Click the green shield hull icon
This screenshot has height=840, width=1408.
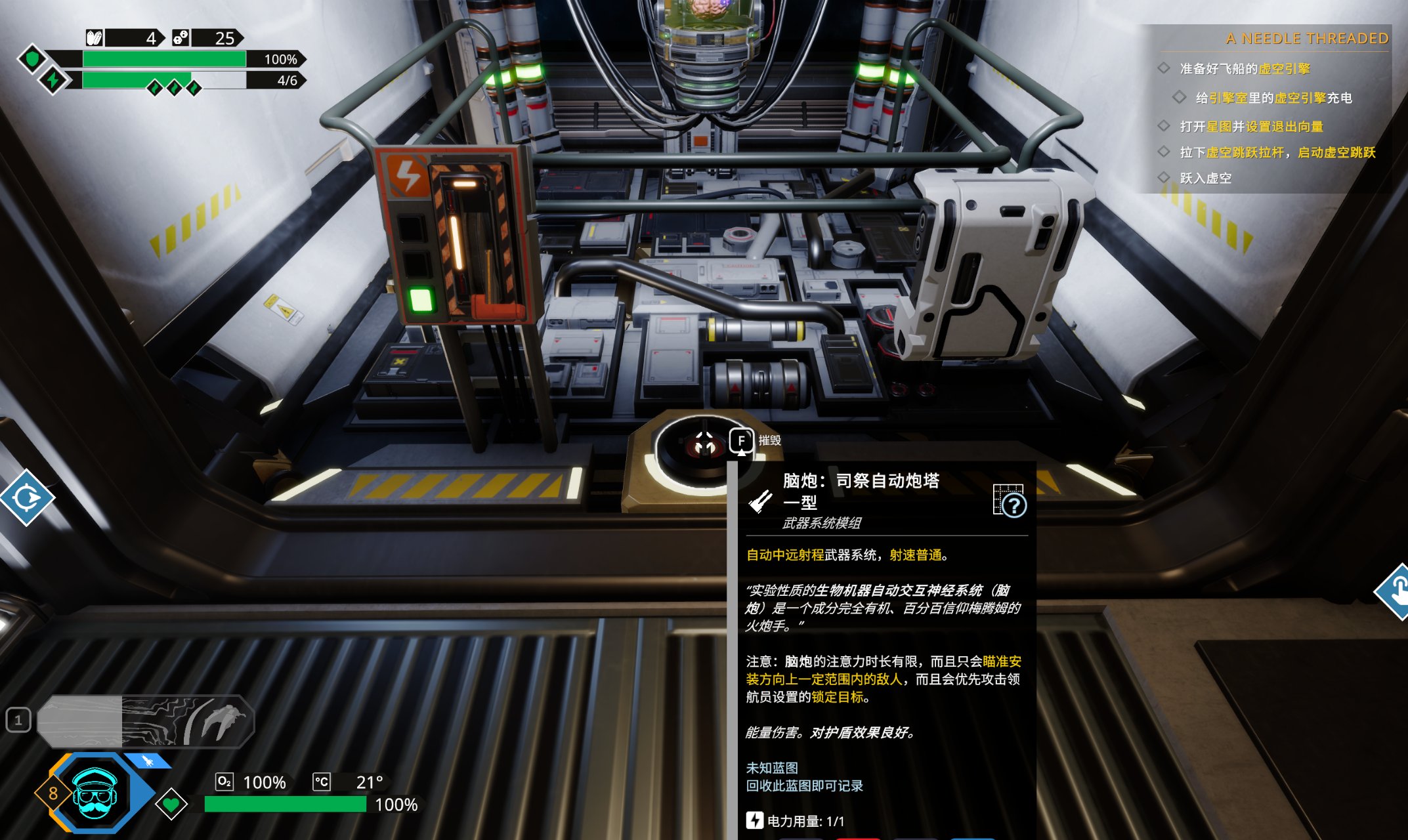[x=32, y=59]
